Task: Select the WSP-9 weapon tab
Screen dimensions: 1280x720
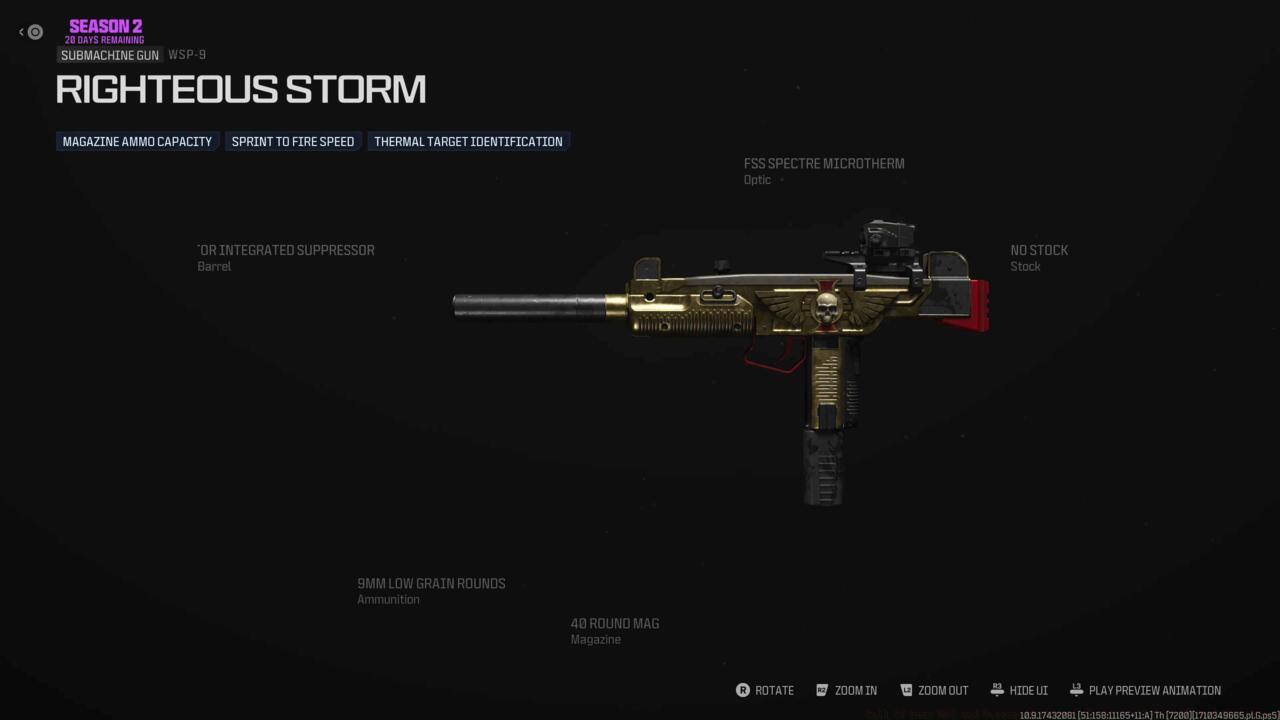Action: [x=188, y=55]
